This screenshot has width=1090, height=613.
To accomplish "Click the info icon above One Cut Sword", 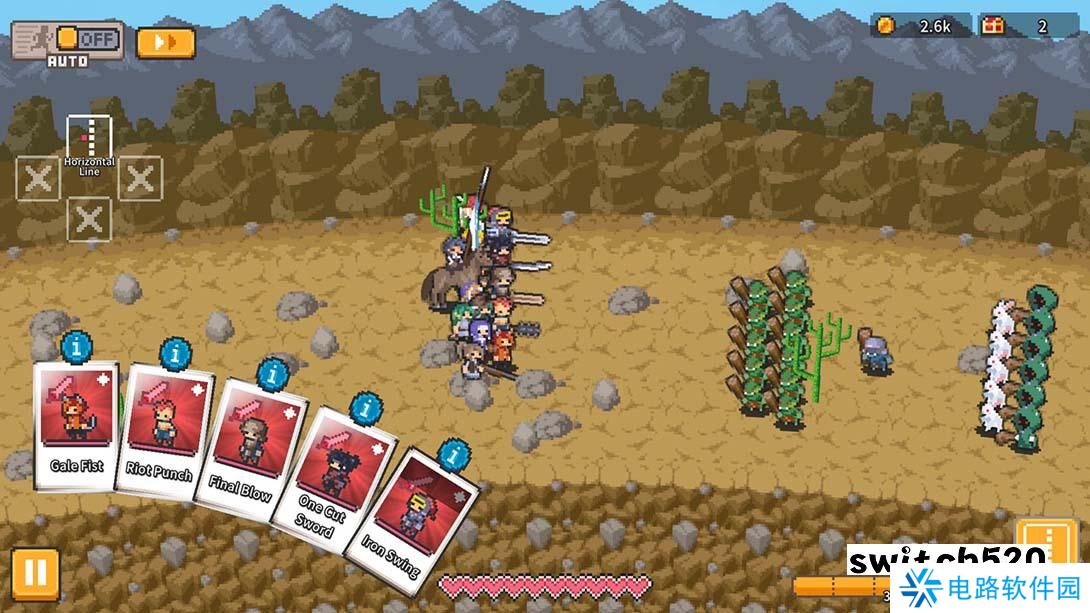I will tap(365, 407).
